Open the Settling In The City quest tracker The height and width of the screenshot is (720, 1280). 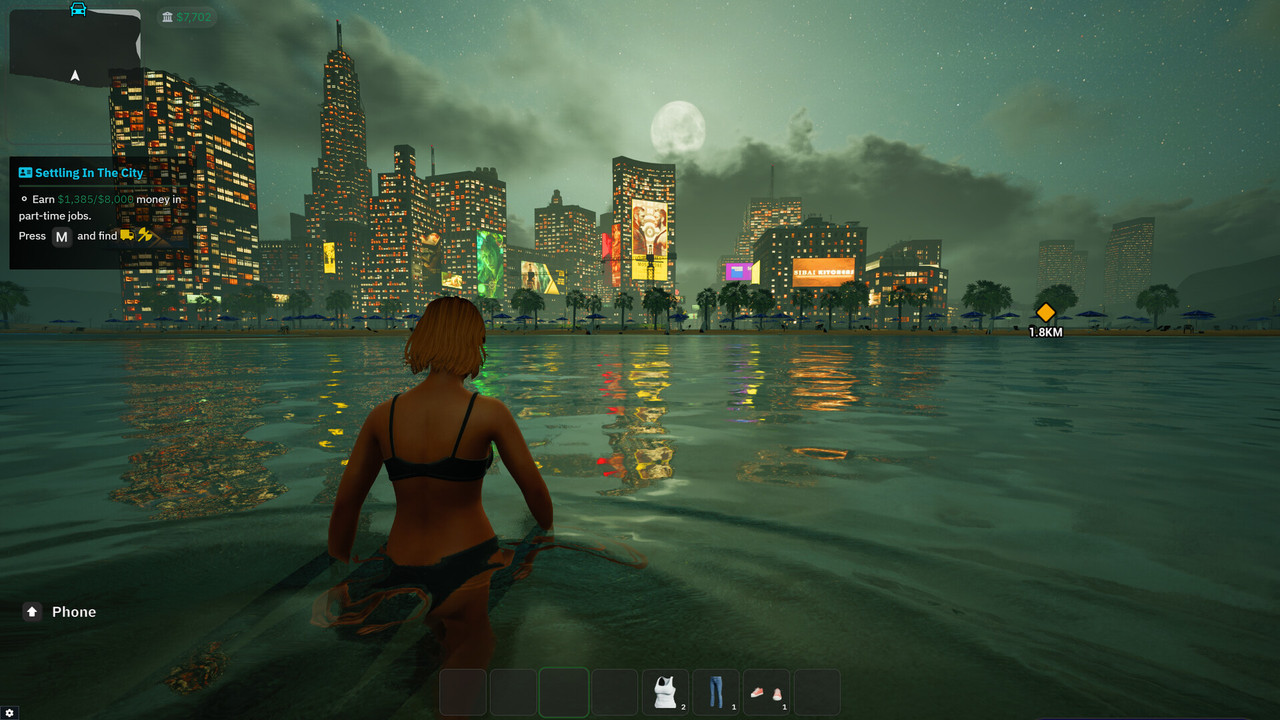(89, 173)
